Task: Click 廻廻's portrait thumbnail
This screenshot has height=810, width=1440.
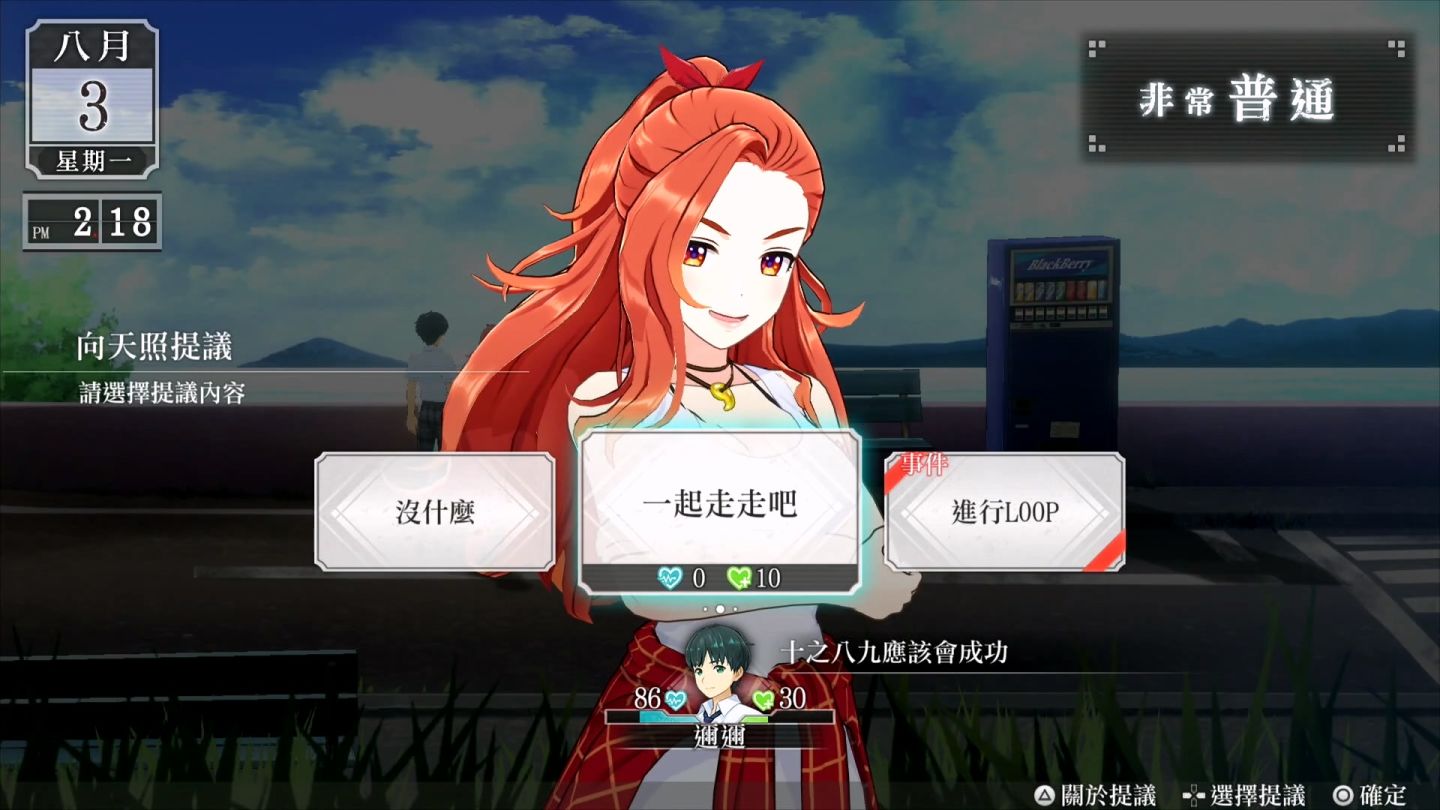Action: click(x=720, y=665)
